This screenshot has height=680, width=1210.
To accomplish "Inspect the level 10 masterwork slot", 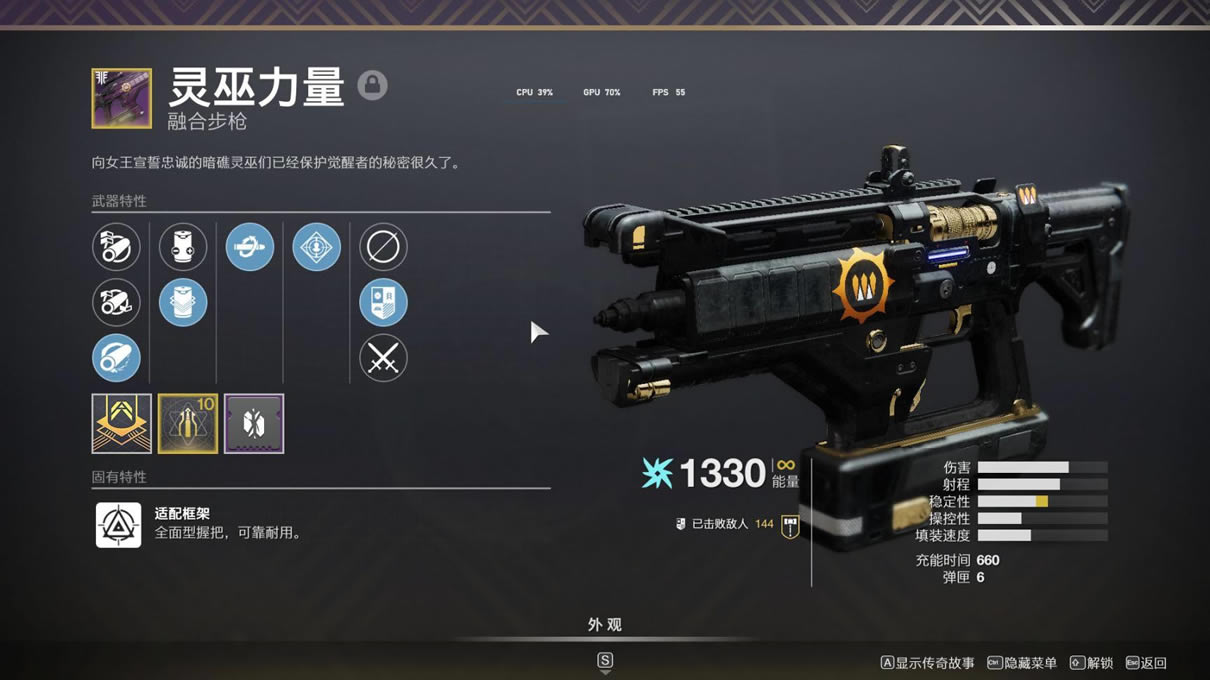I will point(188,423).
